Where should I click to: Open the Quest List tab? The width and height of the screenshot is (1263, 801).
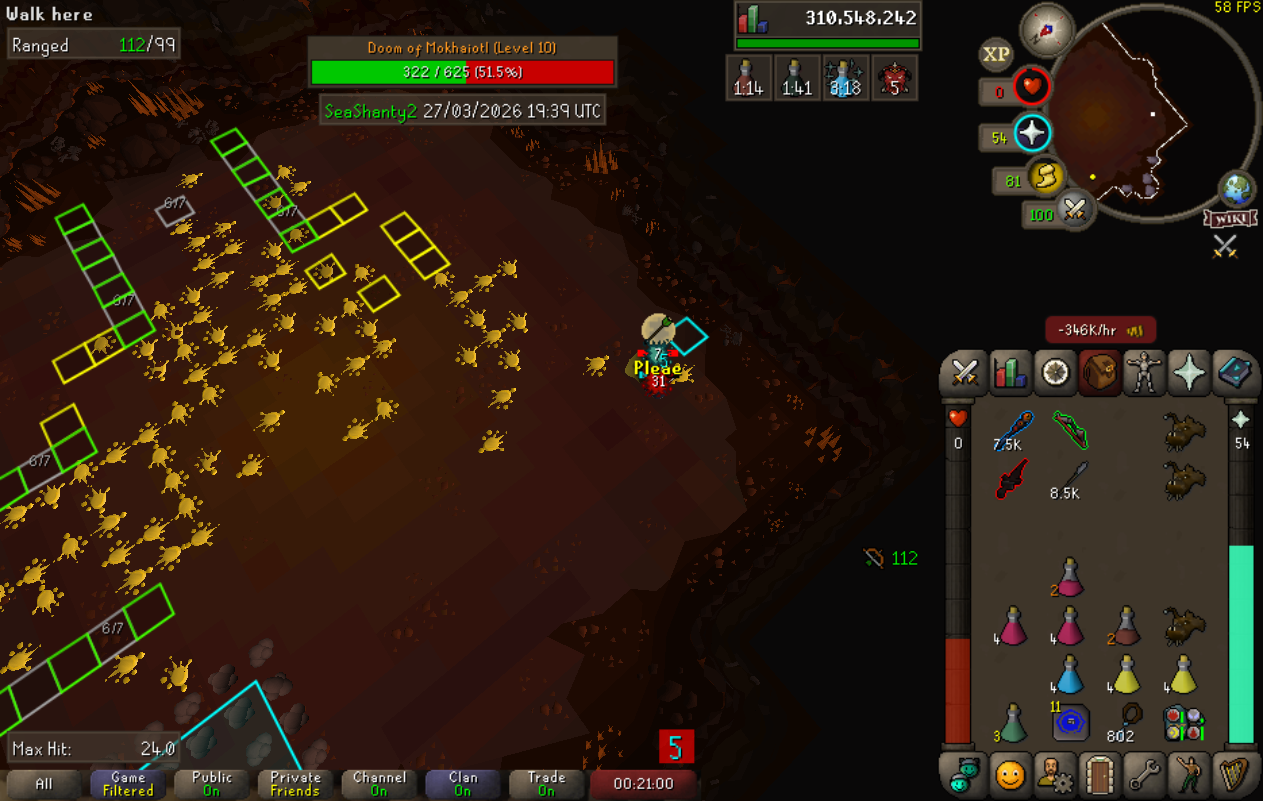coord(1055,373)
